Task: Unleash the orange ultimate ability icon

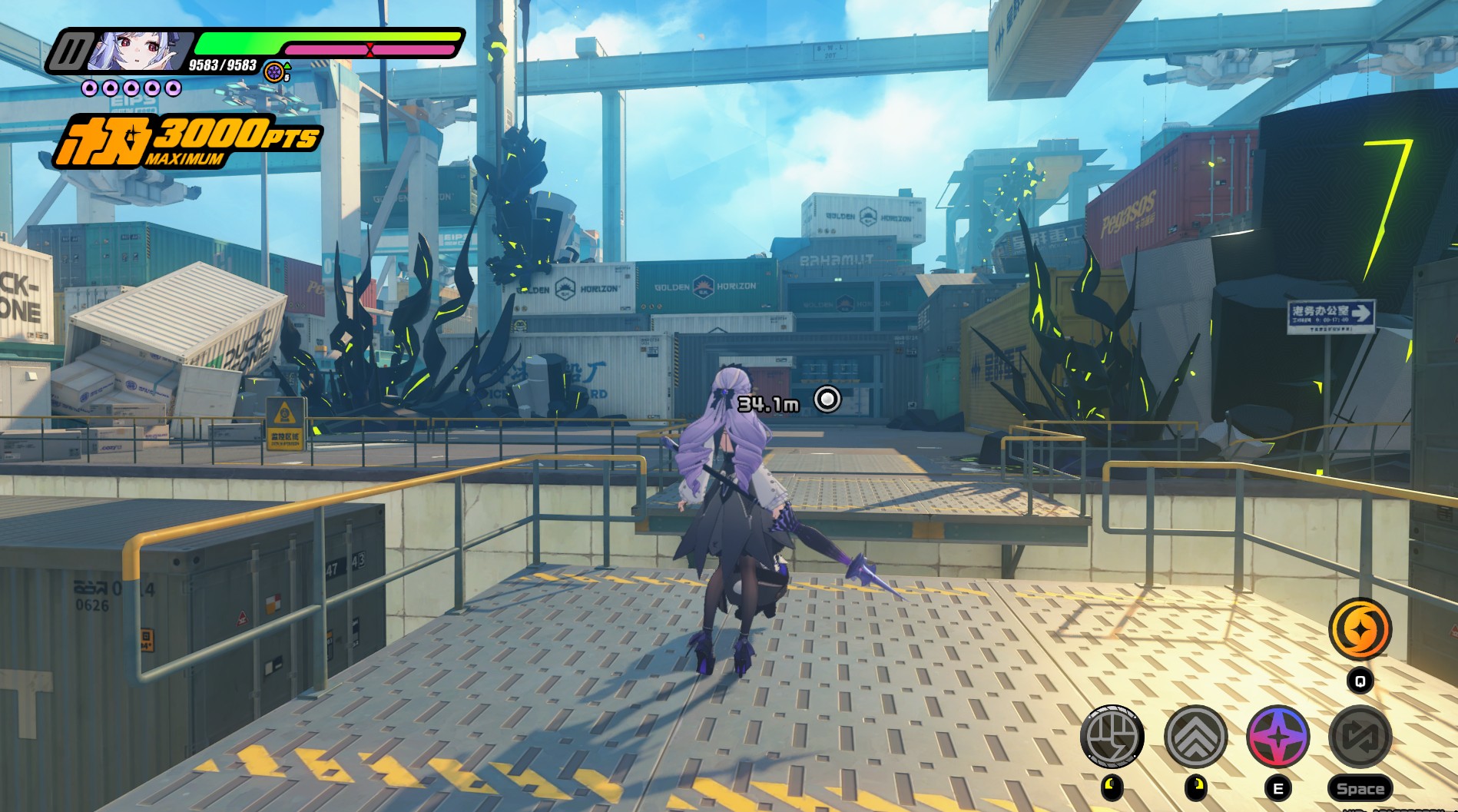Action: 1360,629
